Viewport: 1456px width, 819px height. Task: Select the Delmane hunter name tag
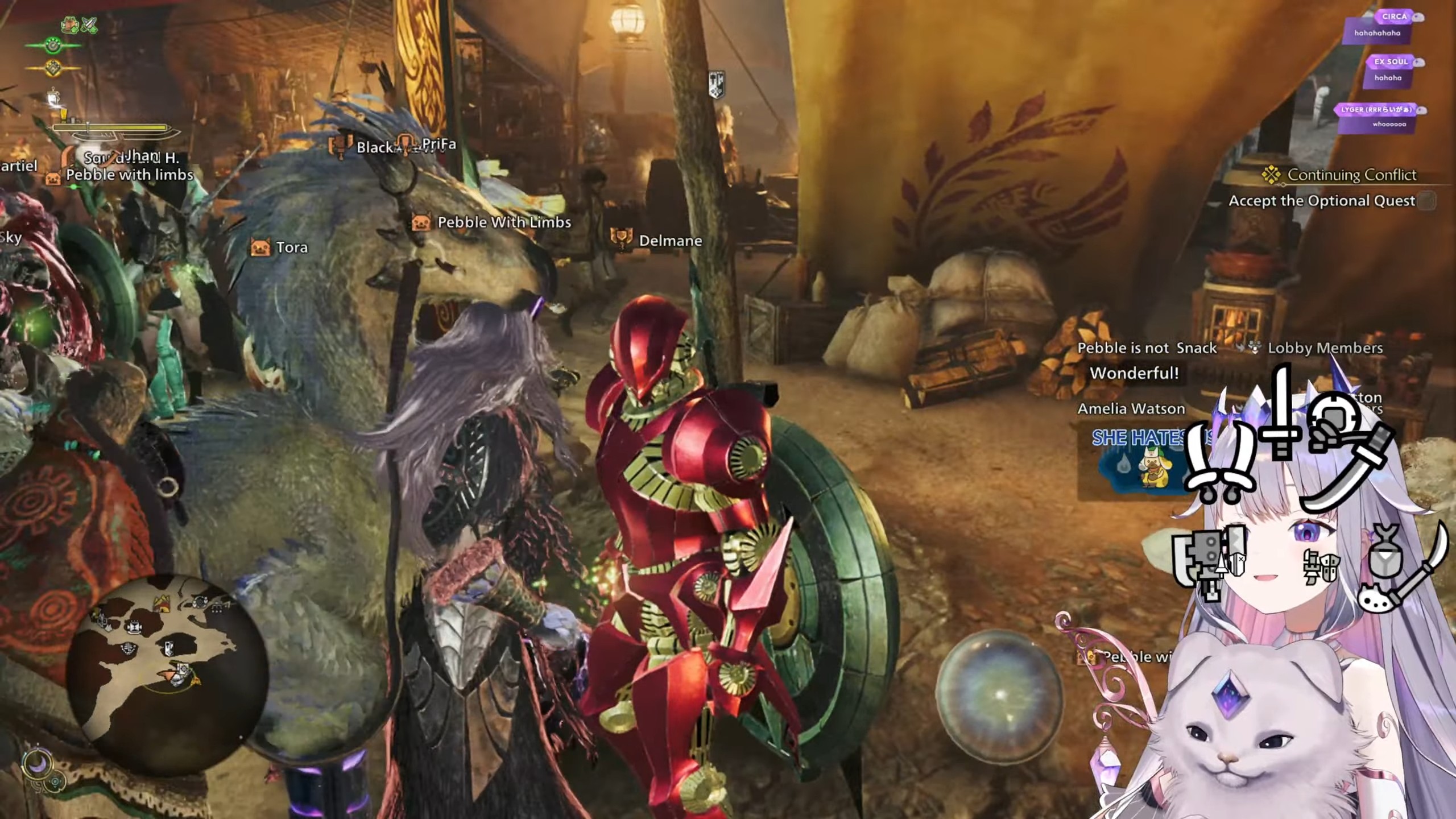click(x=669, y=241)
